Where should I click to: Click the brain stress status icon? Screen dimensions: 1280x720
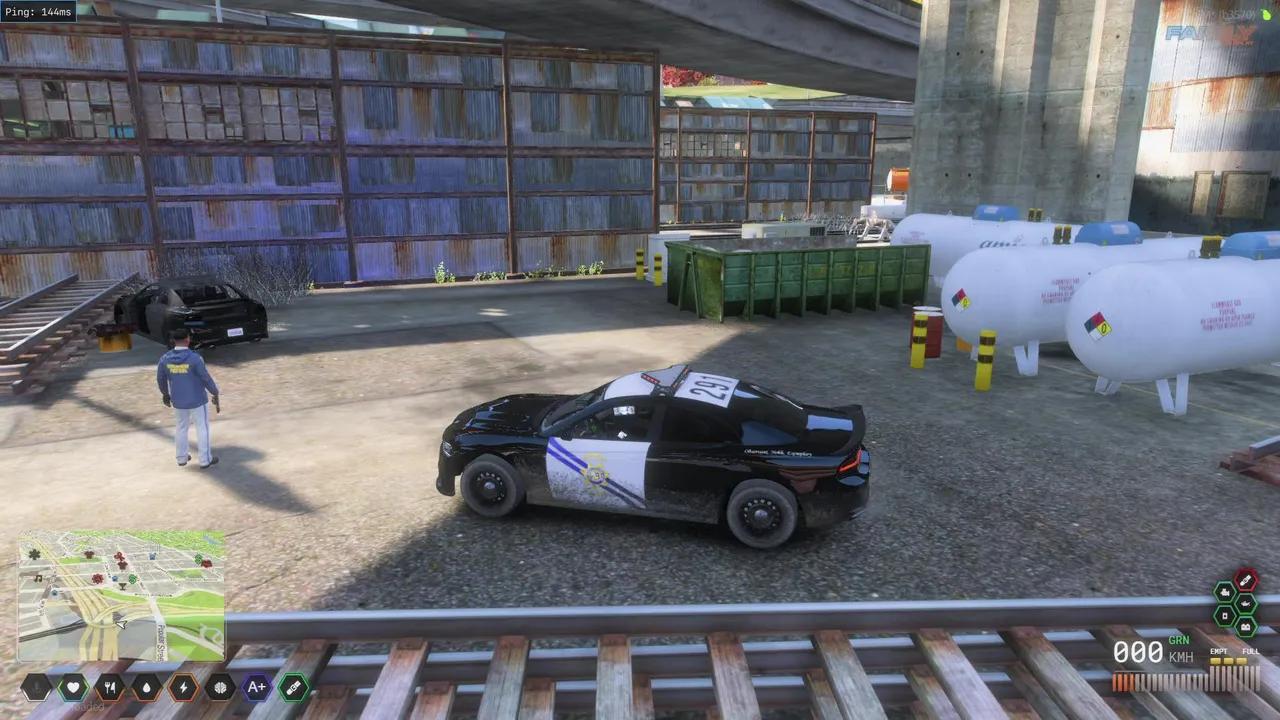220,687
